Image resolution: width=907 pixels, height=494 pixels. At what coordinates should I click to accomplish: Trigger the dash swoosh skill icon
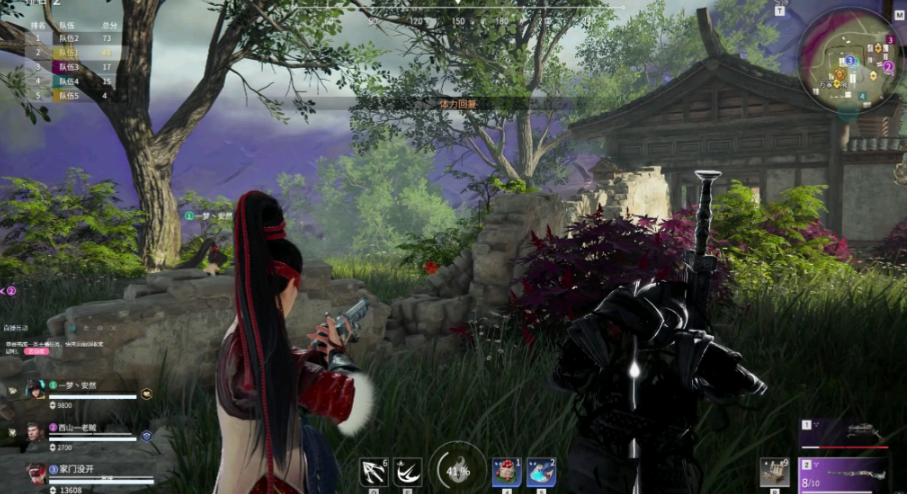(x=407, y=471)
